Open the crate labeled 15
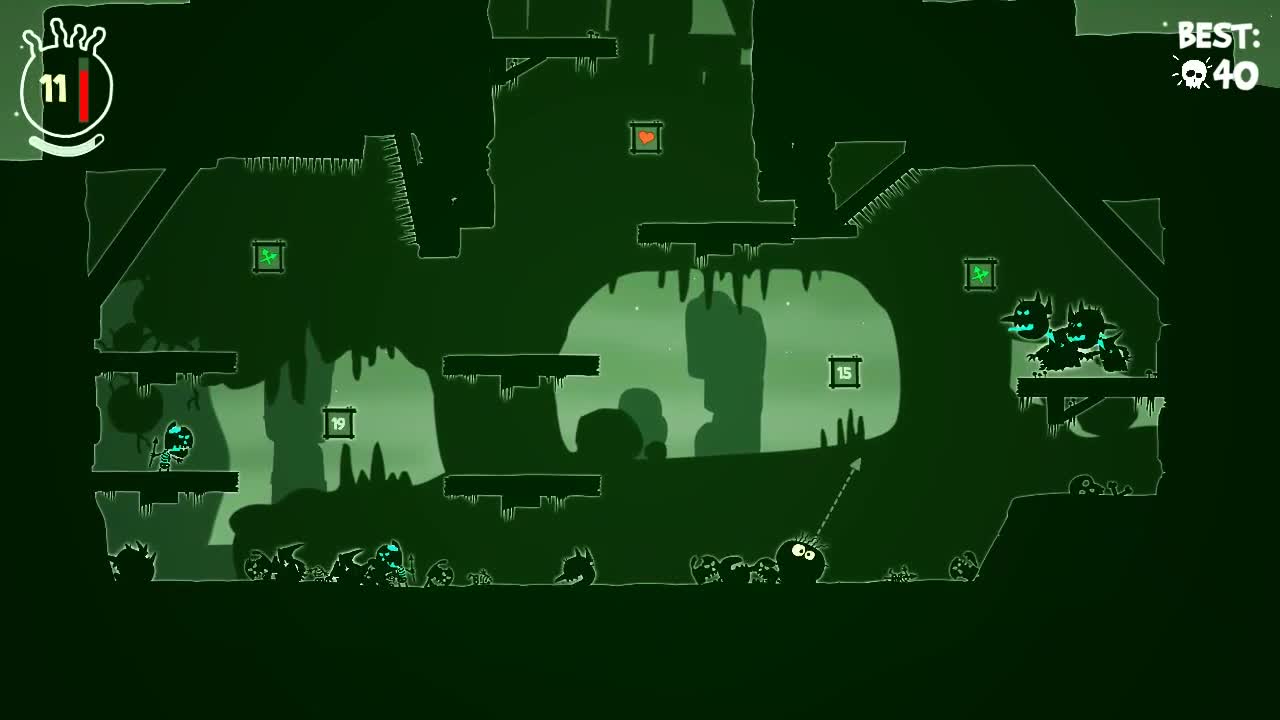Viewport: 1280px width, 720px height. click(x=843, y=371)
